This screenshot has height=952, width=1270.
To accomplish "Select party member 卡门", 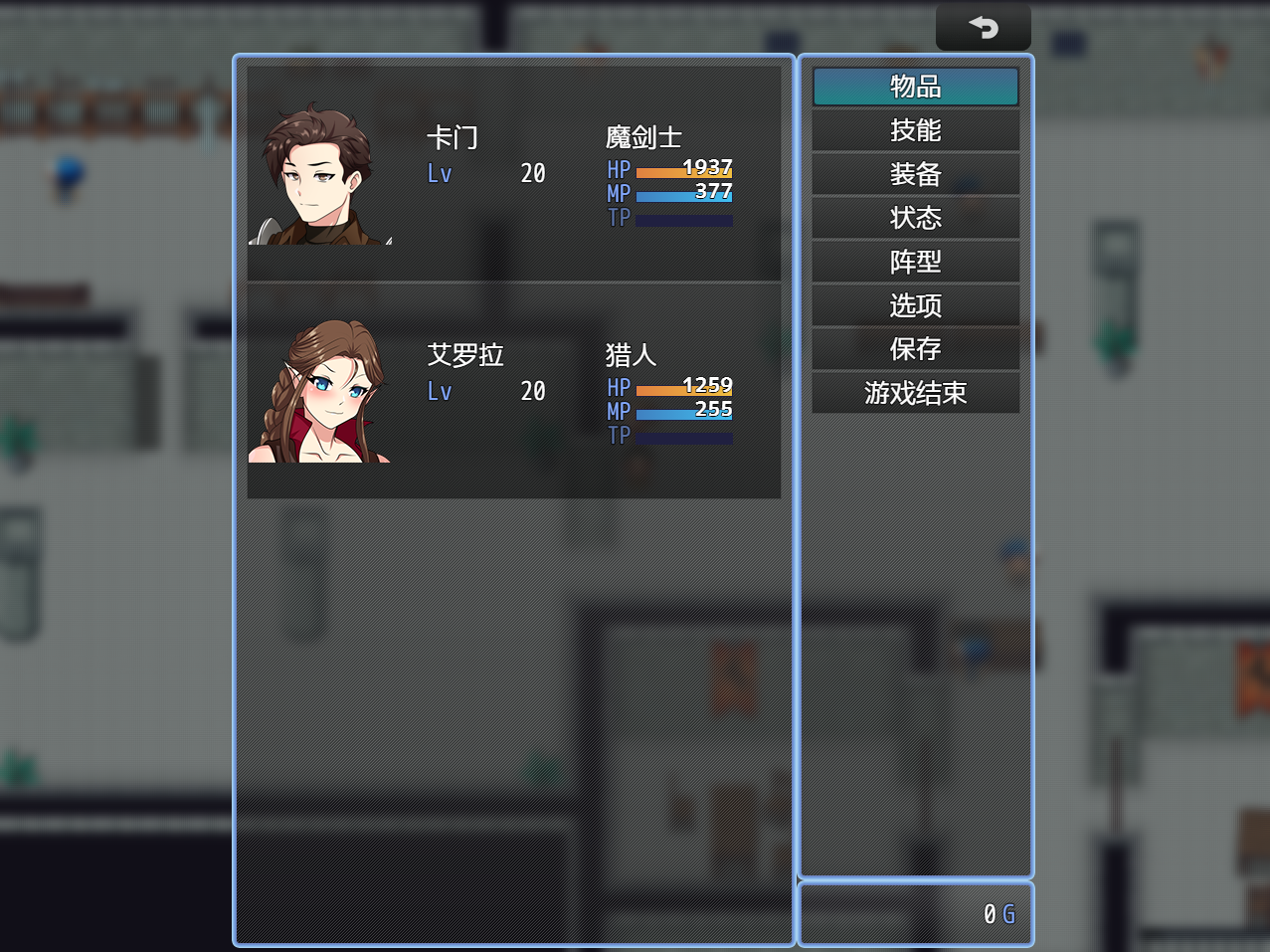I will coord(513,173).
